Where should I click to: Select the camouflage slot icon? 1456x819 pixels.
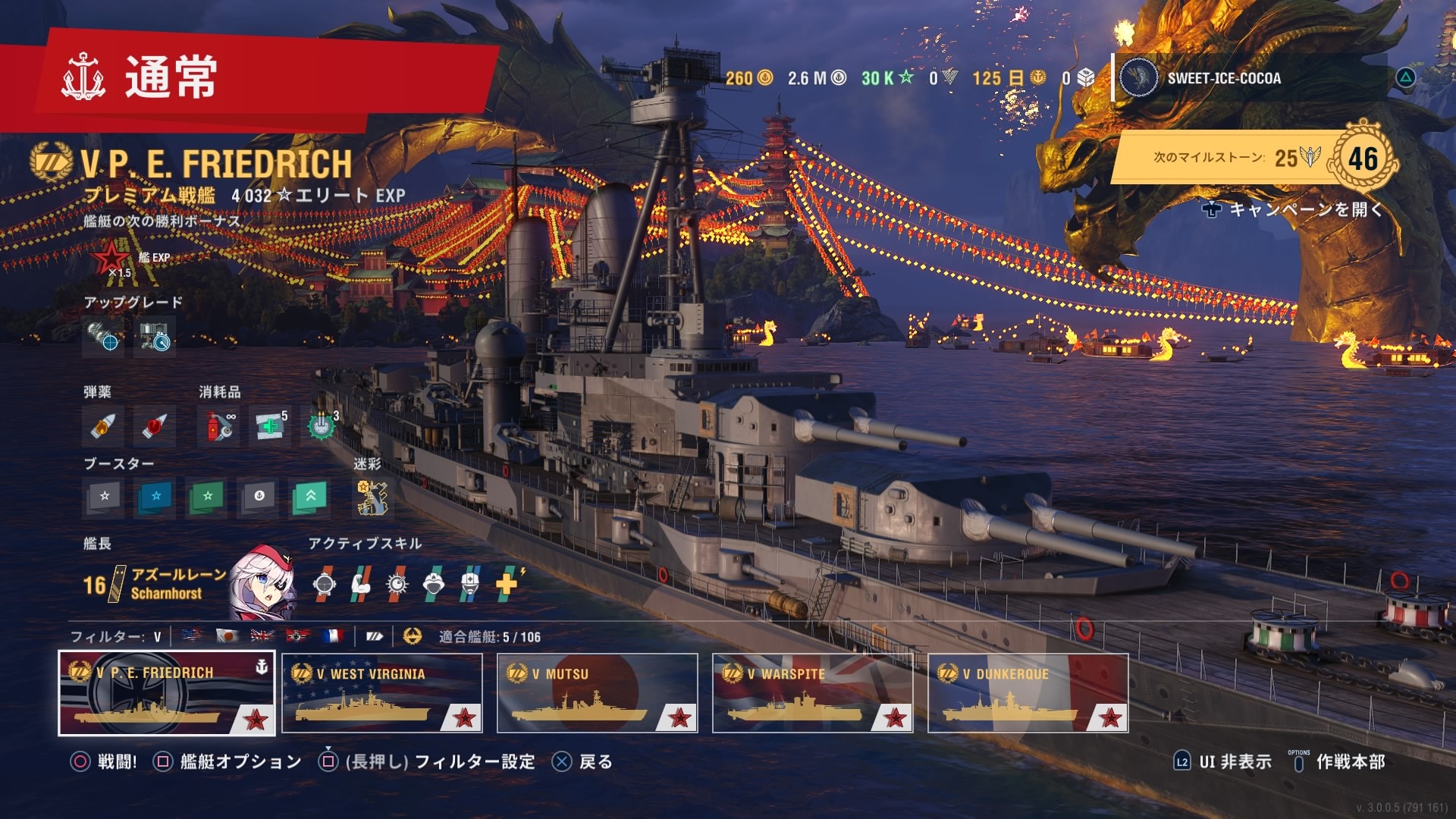372,497
